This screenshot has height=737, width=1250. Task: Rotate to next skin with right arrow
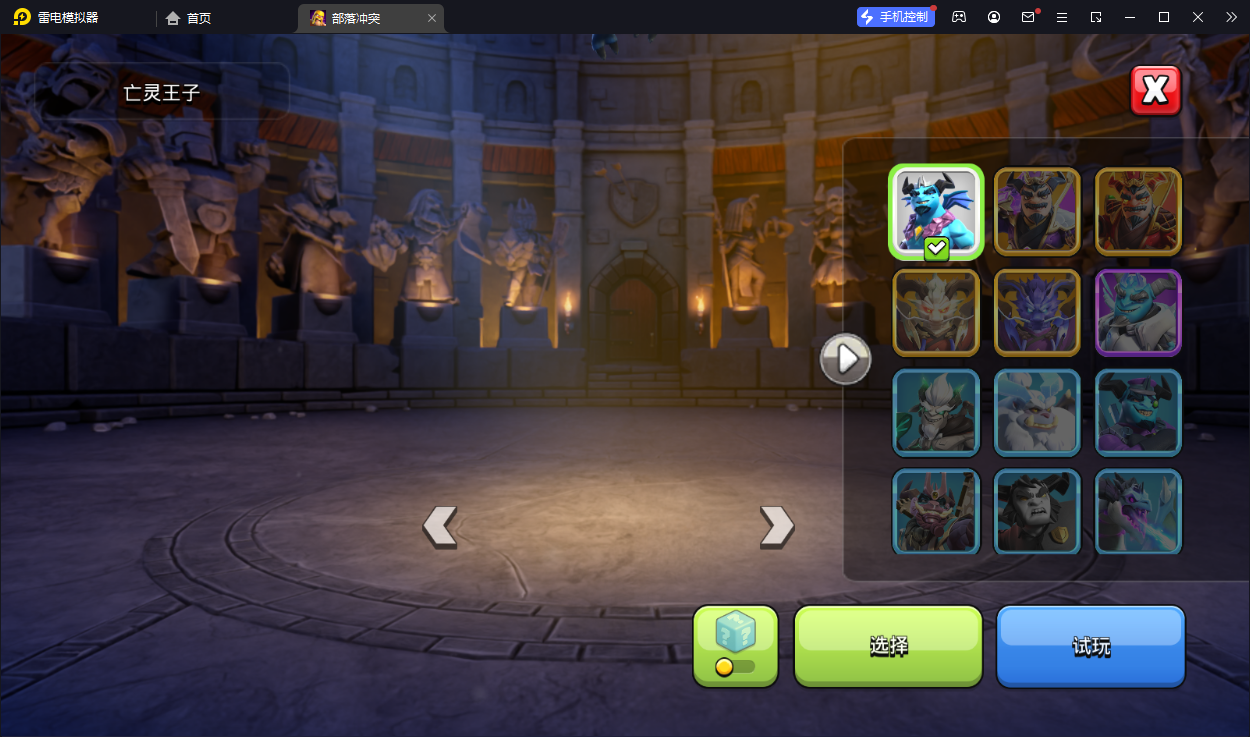pyautogui.click(x=776, y=526)
